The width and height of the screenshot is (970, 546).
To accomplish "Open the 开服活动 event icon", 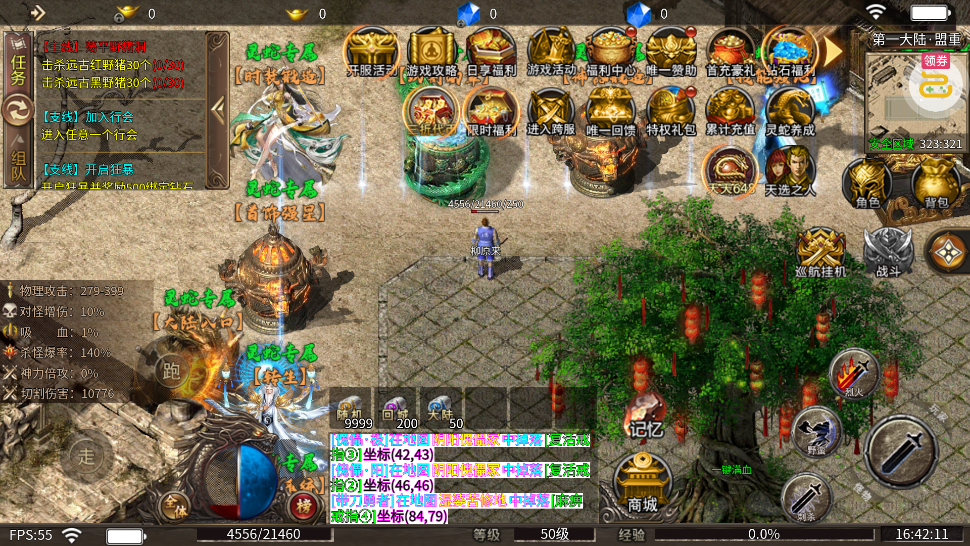I will 371,51.
